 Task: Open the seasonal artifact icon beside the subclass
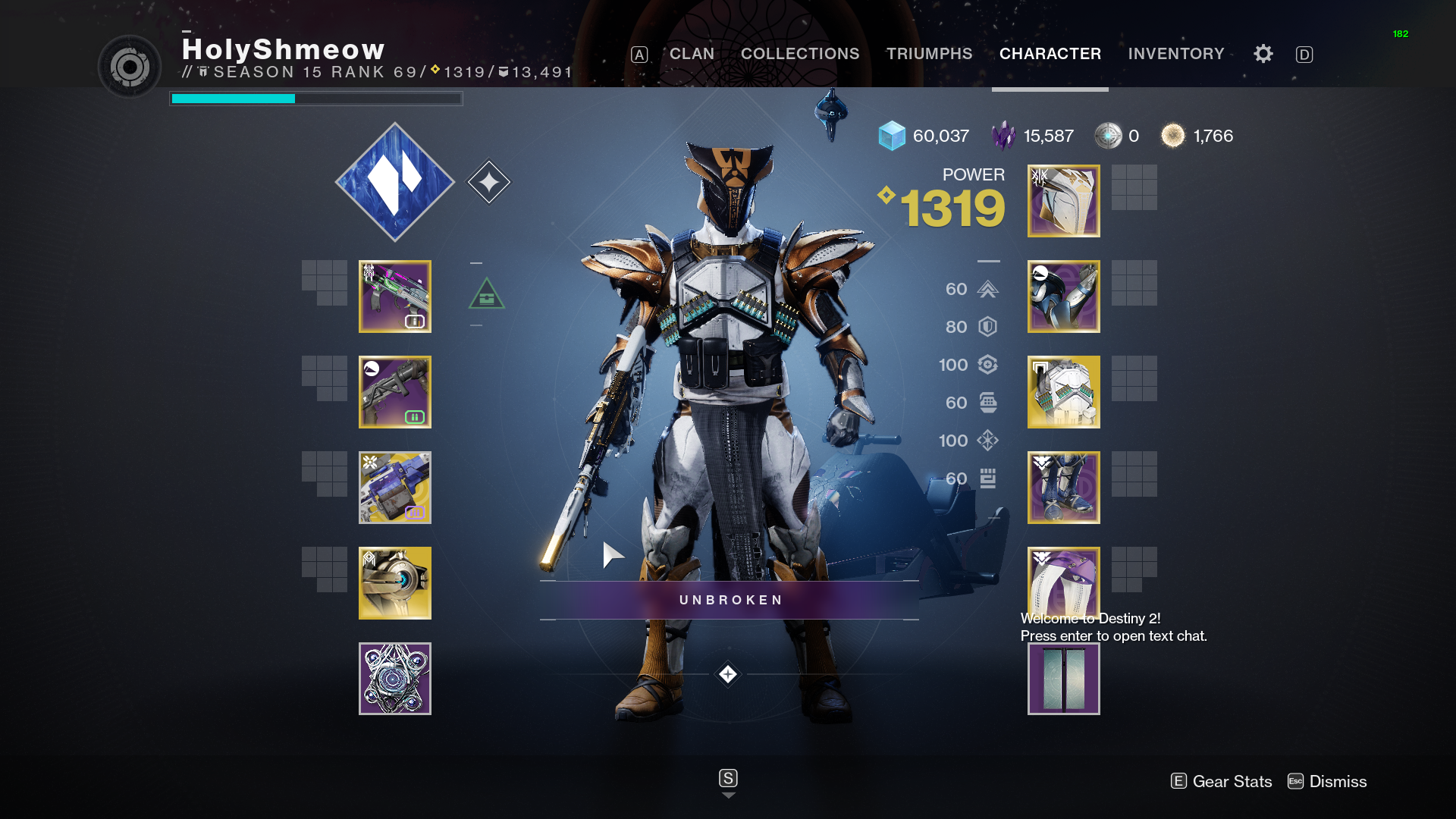pos(490,180)
